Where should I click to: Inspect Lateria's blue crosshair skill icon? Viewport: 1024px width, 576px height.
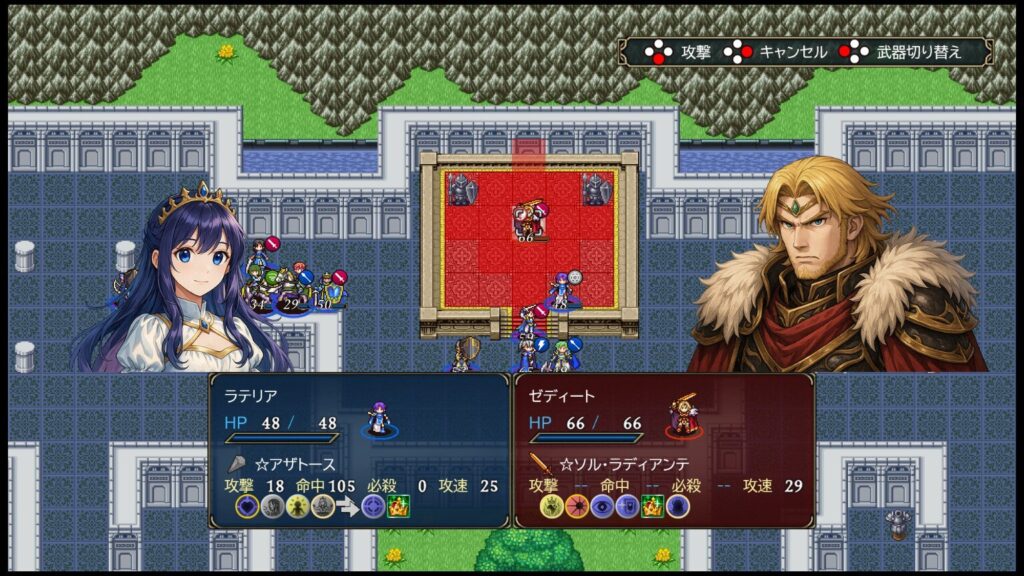click(372, 507)
